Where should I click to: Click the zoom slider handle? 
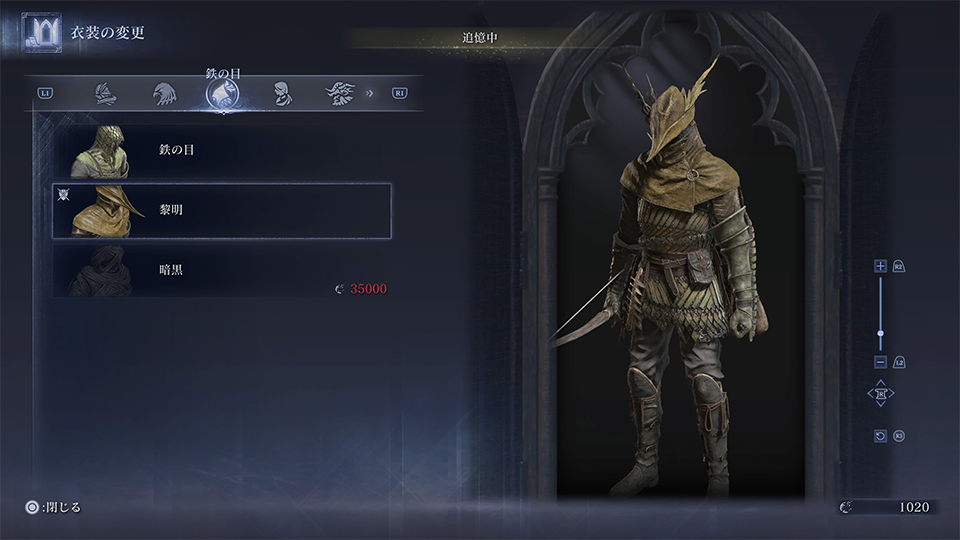coord(880,333)
